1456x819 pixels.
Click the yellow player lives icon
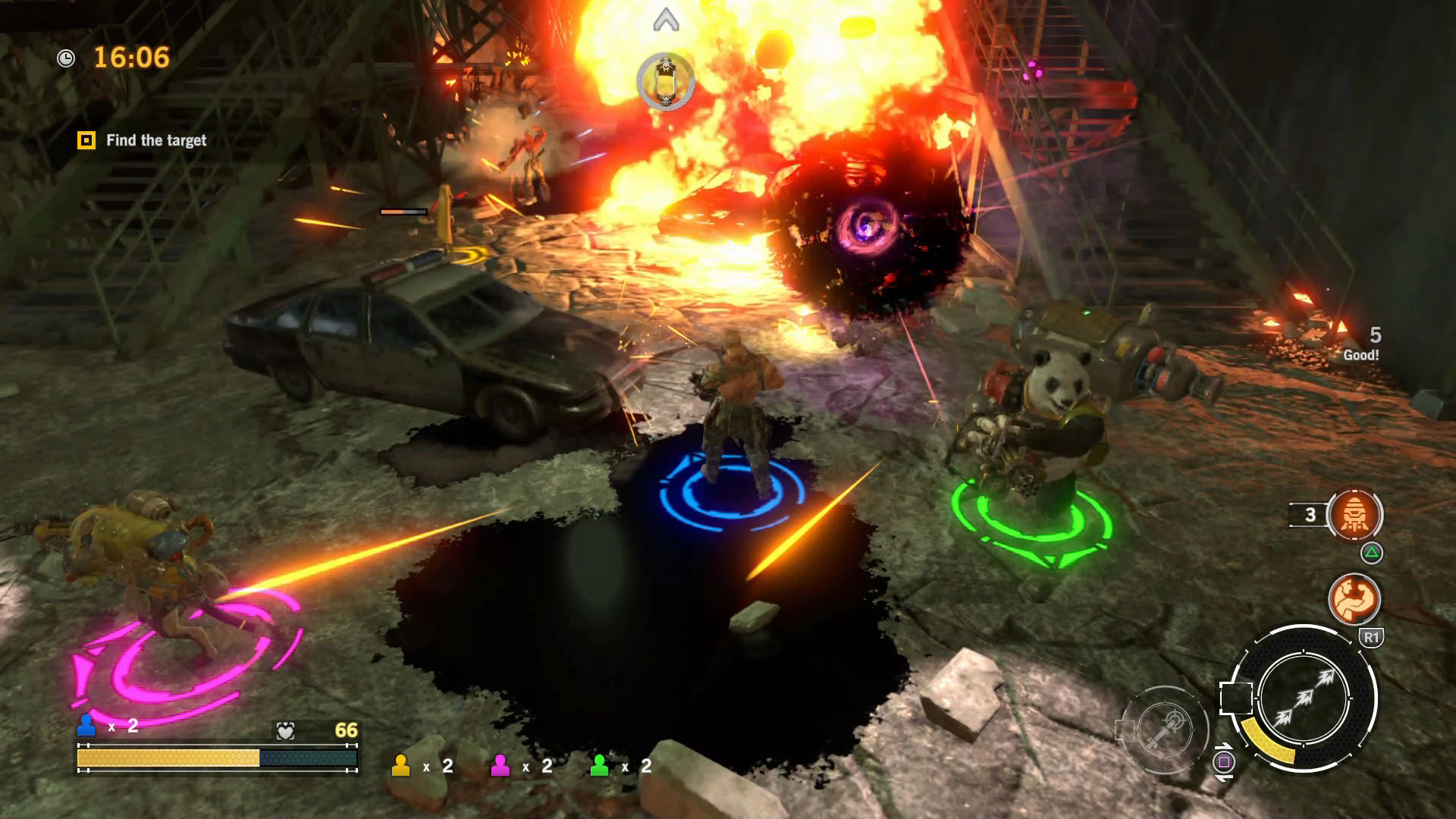pyautogui.click(x=400, y=767)
